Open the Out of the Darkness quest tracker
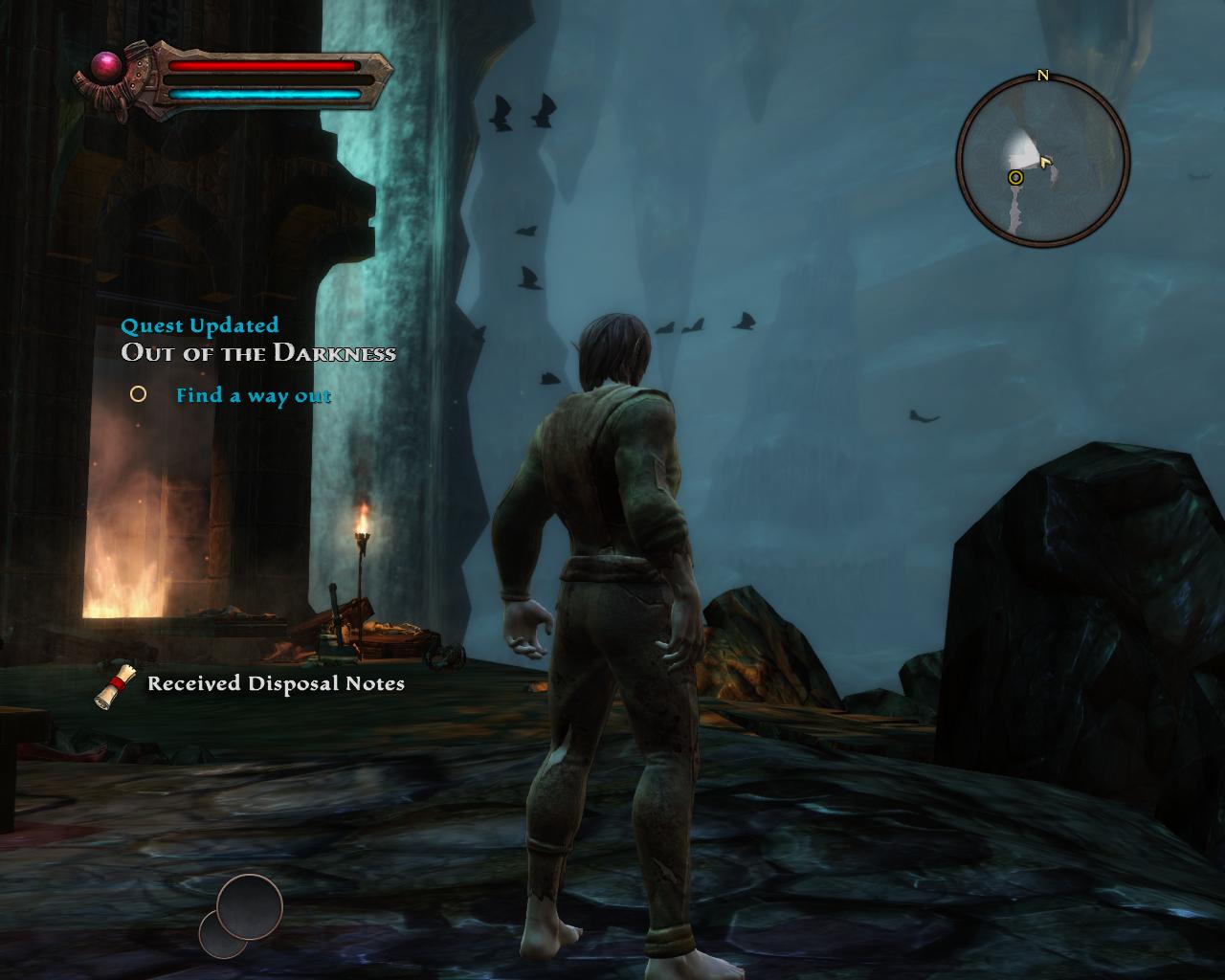Viewport: 1225px width, 980px height. point(258,352)
